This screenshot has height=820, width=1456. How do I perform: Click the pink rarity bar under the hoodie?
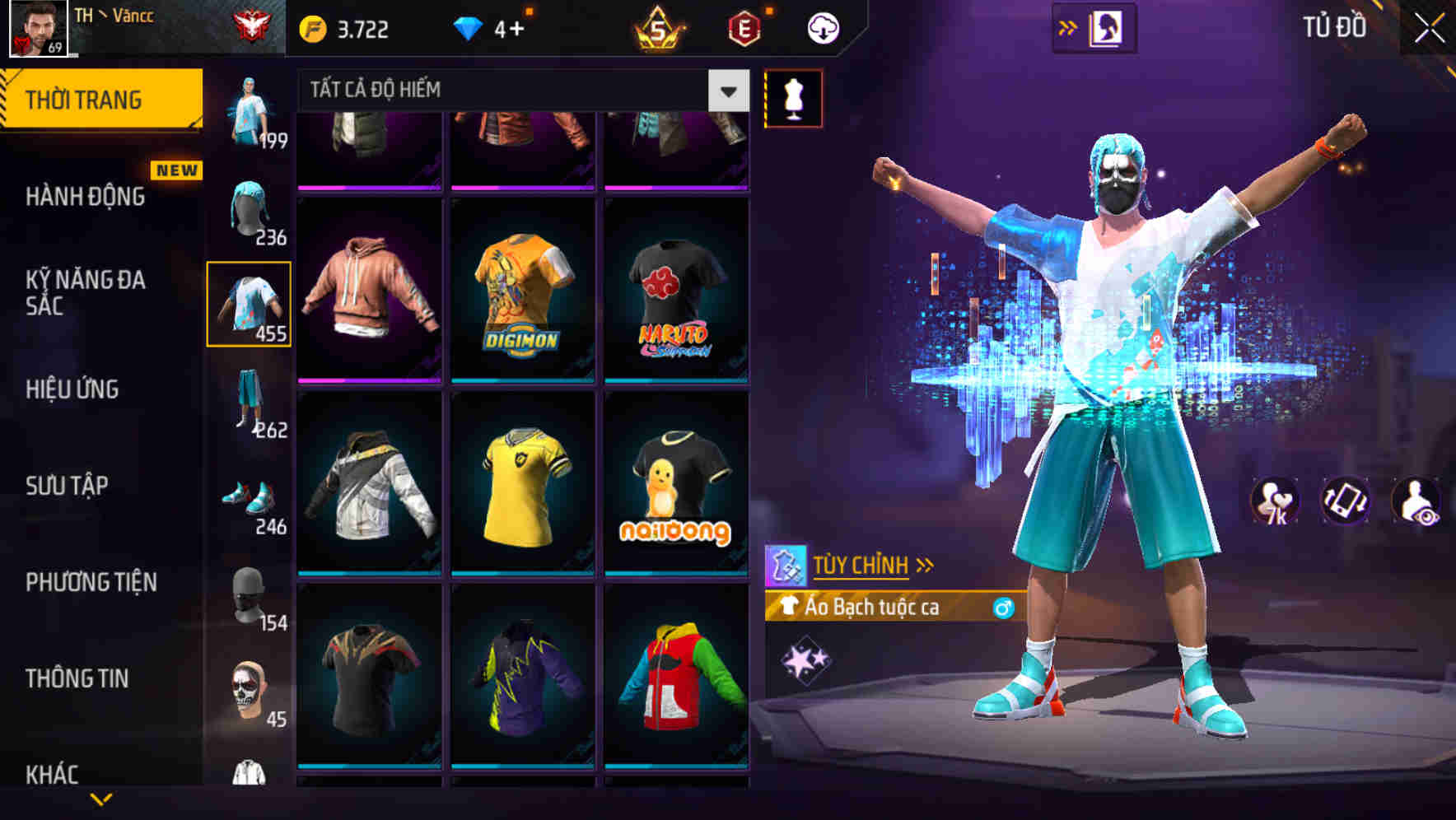click(370, 380)
